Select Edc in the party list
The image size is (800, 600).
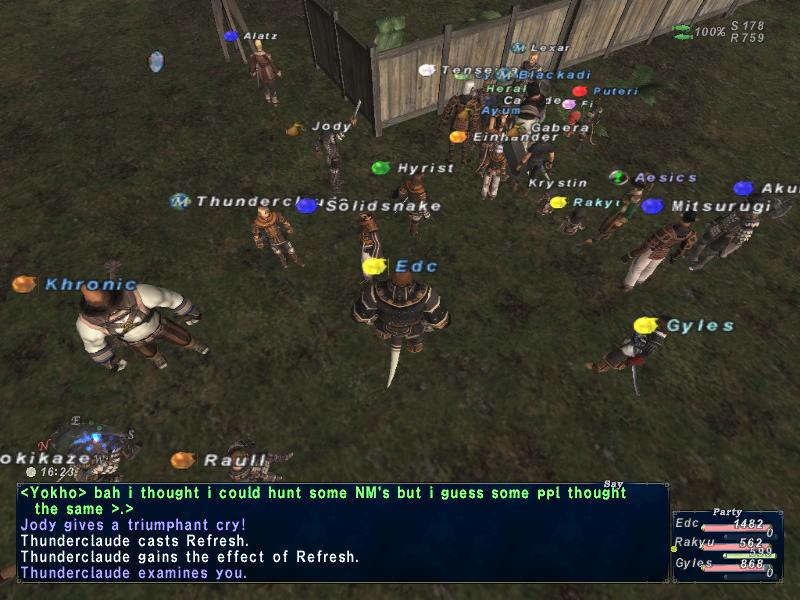click(723, 525)
